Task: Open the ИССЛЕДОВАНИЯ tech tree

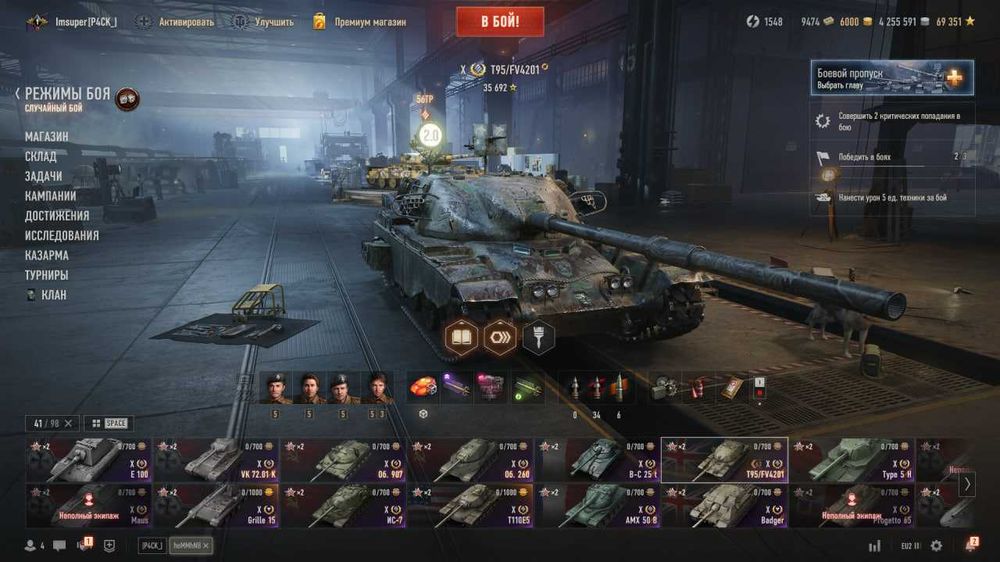Action: coord(62,236)
